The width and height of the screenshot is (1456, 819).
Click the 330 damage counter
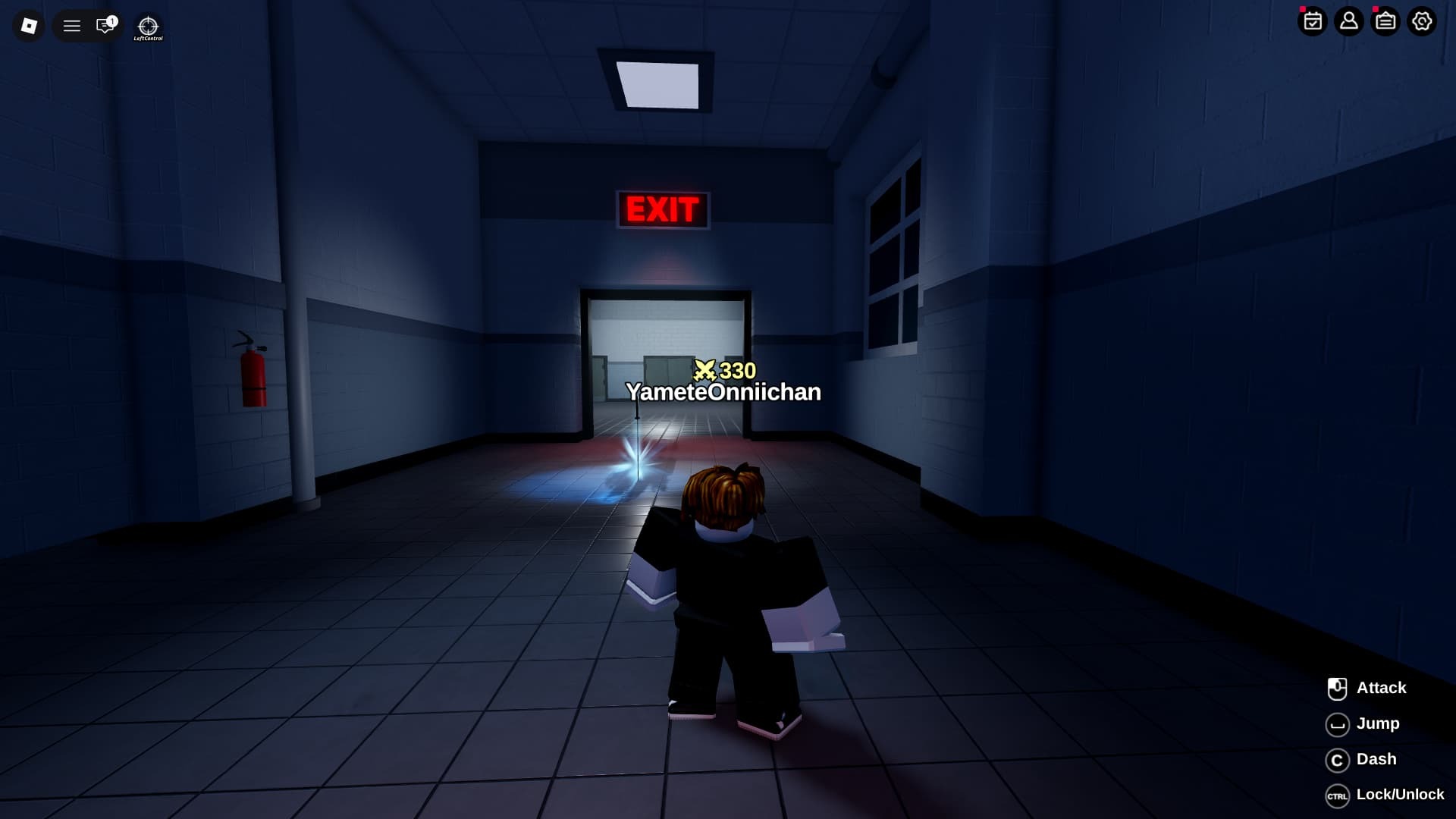coord(724,371)
